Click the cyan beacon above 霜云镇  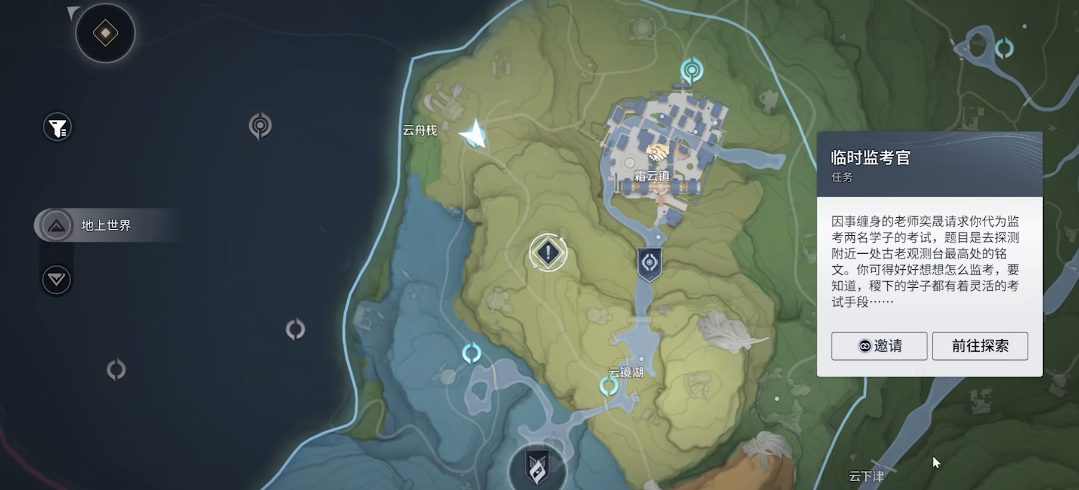[x=691, y=70]
